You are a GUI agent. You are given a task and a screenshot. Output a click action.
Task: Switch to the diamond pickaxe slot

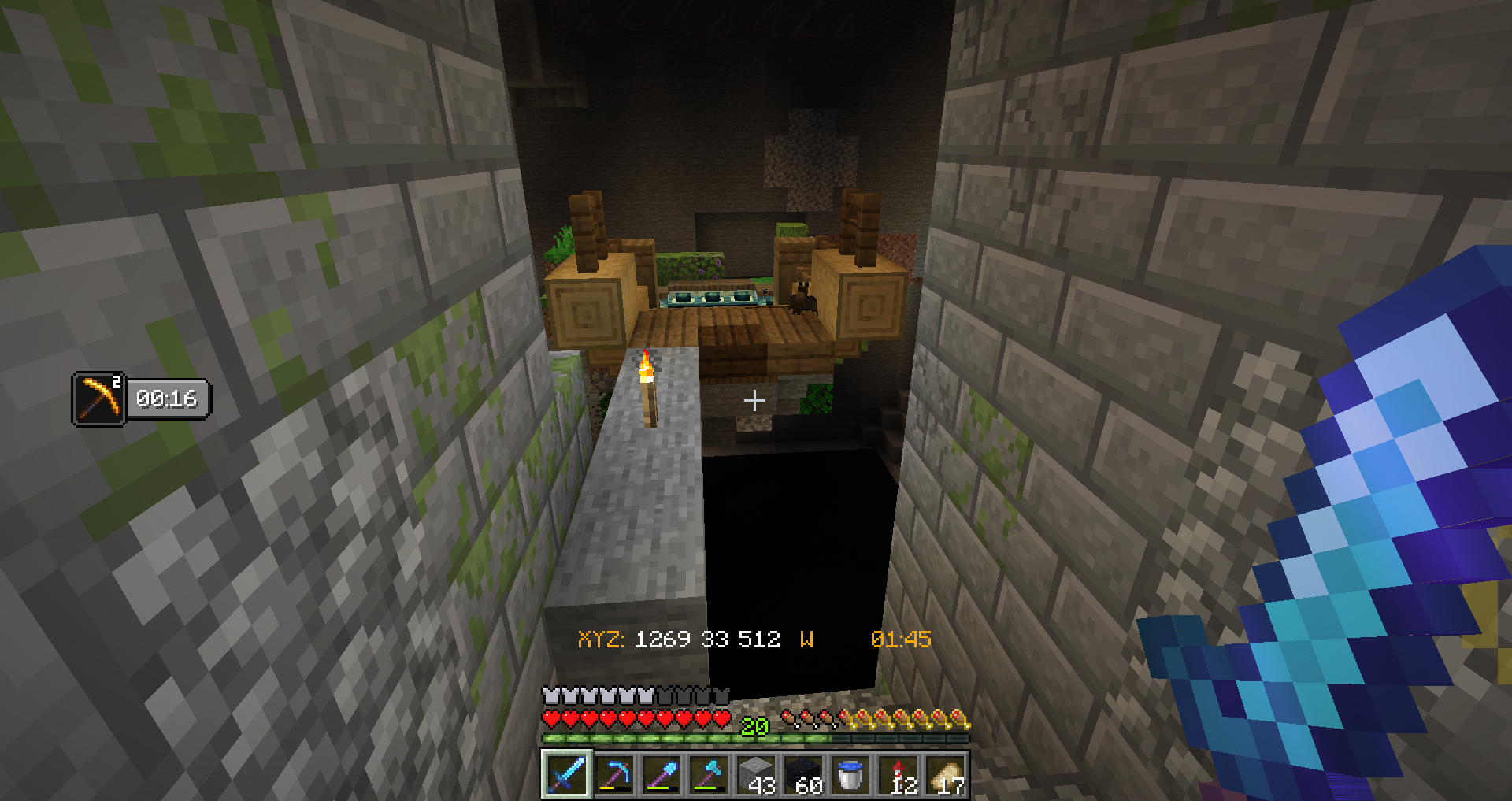(614, 775)
